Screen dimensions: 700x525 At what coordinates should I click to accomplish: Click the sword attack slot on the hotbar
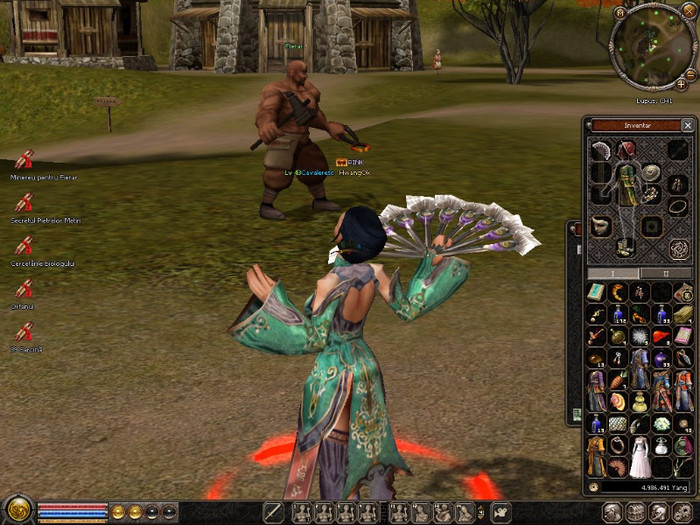point(273,512)
